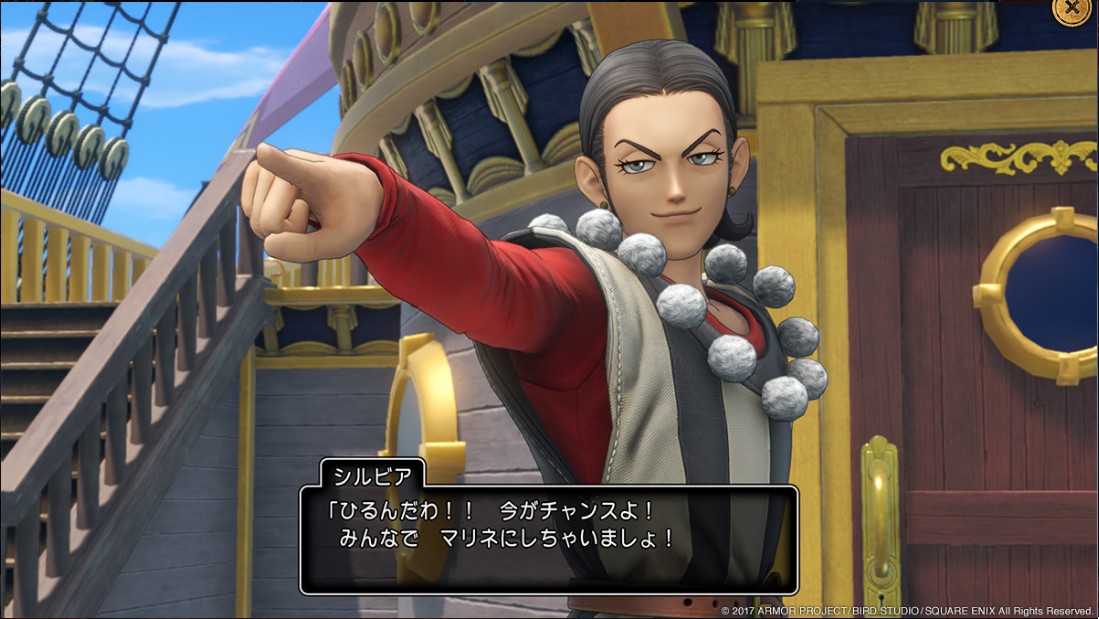The width and height of the screenshot is (1099, 619).
Task: Close the image viewer with the X button
Action: point(1072,8)
